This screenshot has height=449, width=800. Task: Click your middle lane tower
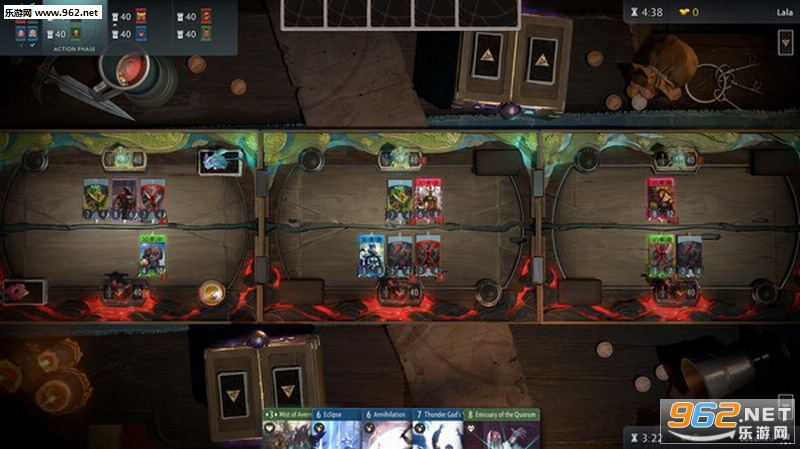pyautogui.click(x=400, y=292)
